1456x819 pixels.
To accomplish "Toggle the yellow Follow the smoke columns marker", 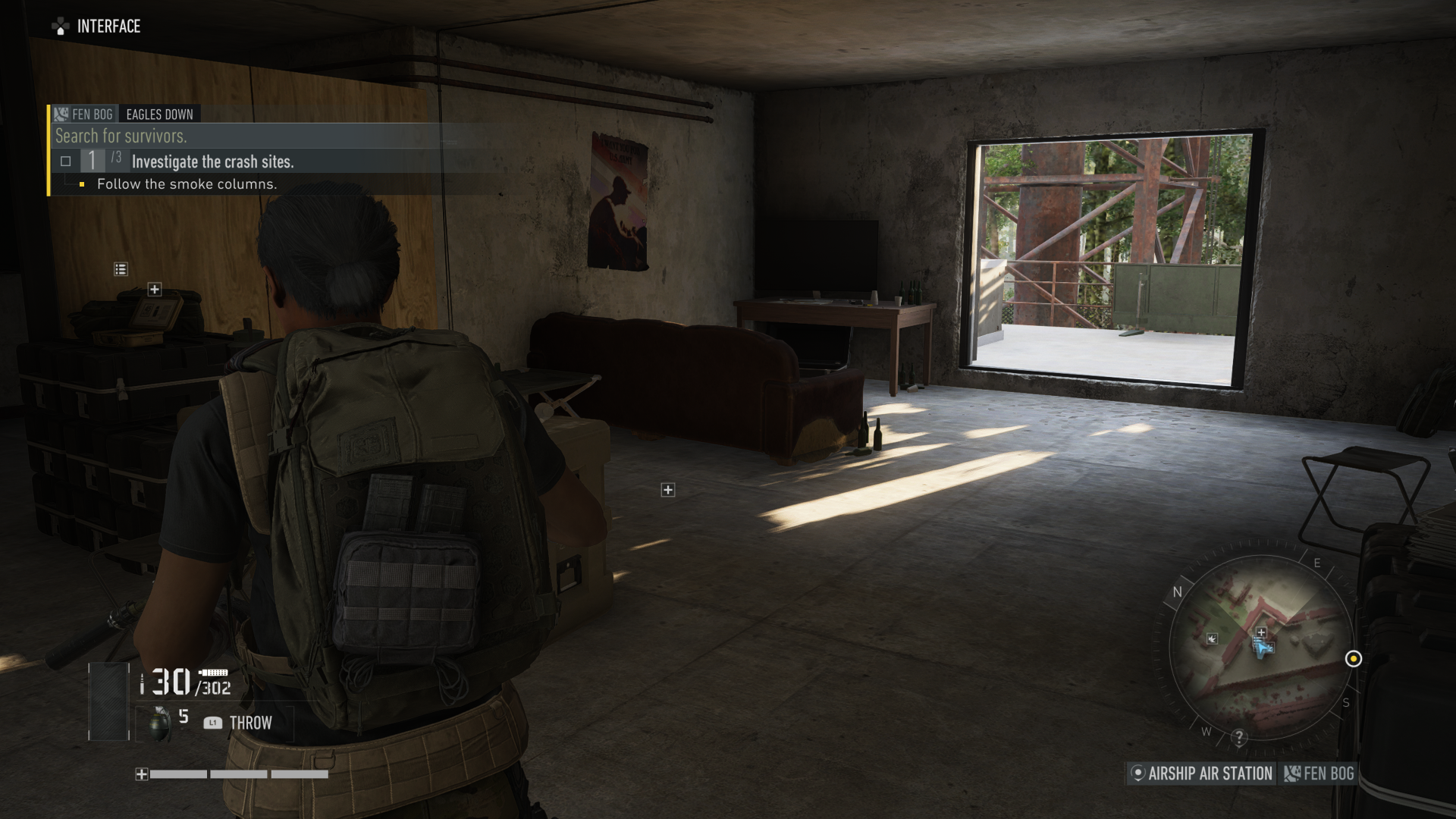I will point(83,184).
